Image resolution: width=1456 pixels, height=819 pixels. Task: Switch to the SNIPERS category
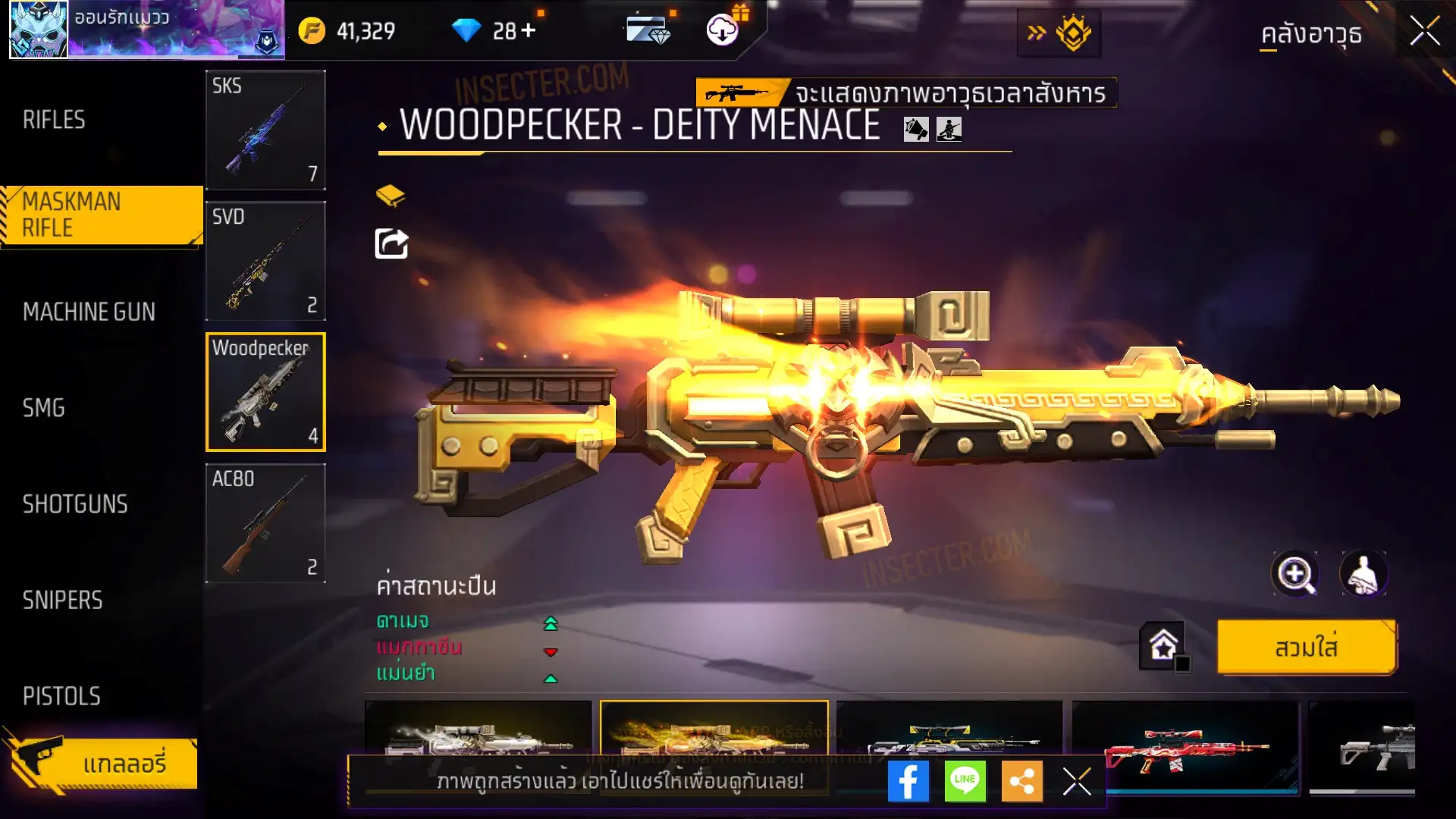(62, 601)
